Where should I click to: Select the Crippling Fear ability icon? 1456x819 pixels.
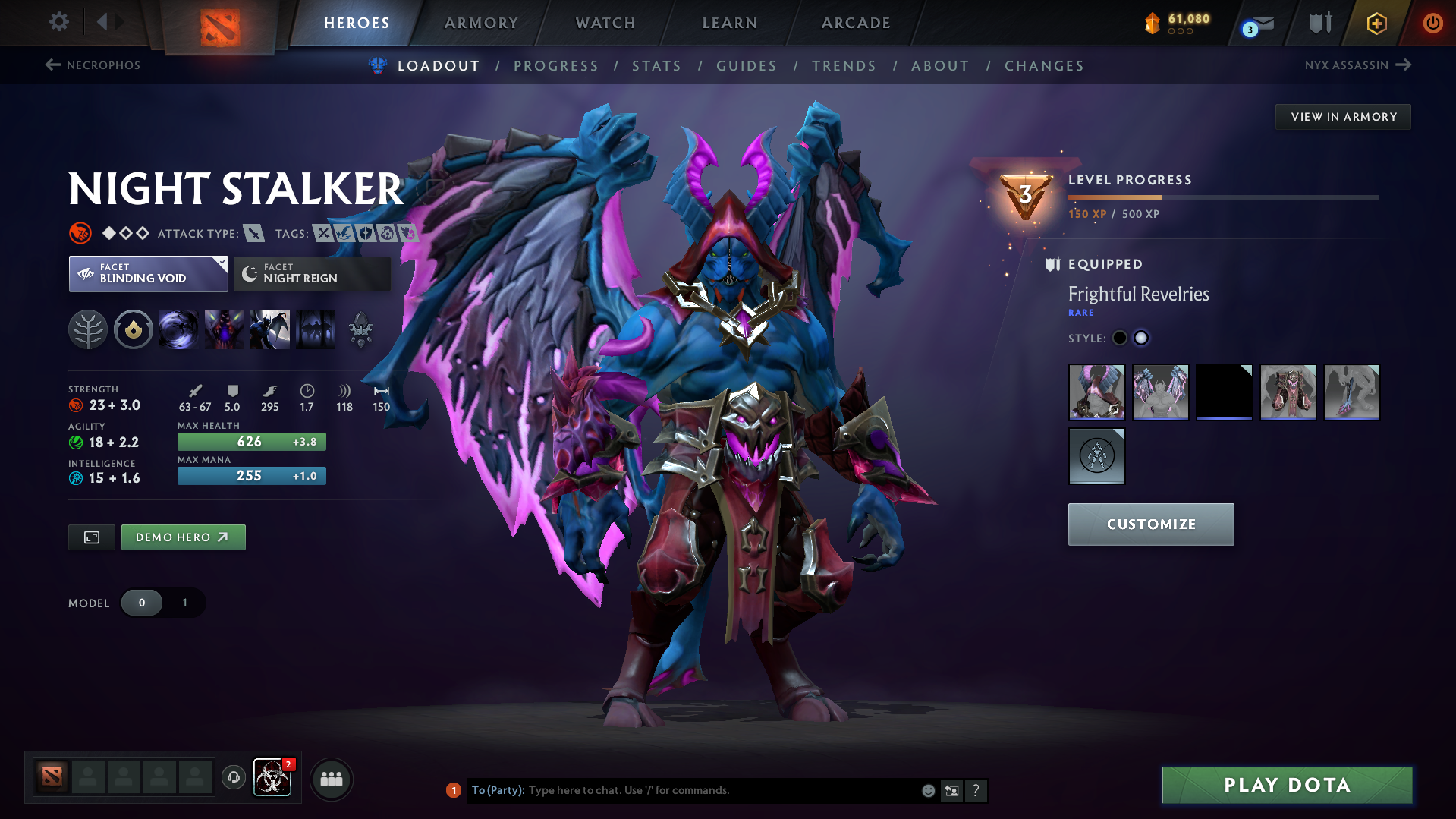point(225,329)
